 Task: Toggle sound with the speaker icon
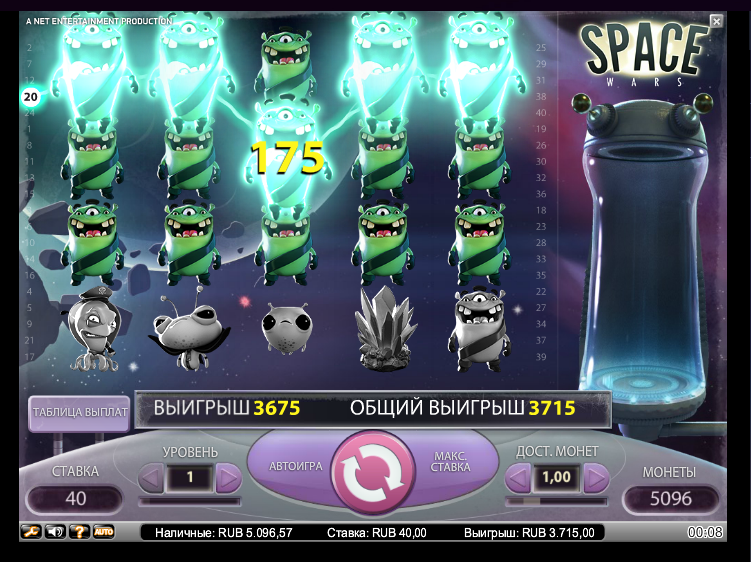[54, 531]
